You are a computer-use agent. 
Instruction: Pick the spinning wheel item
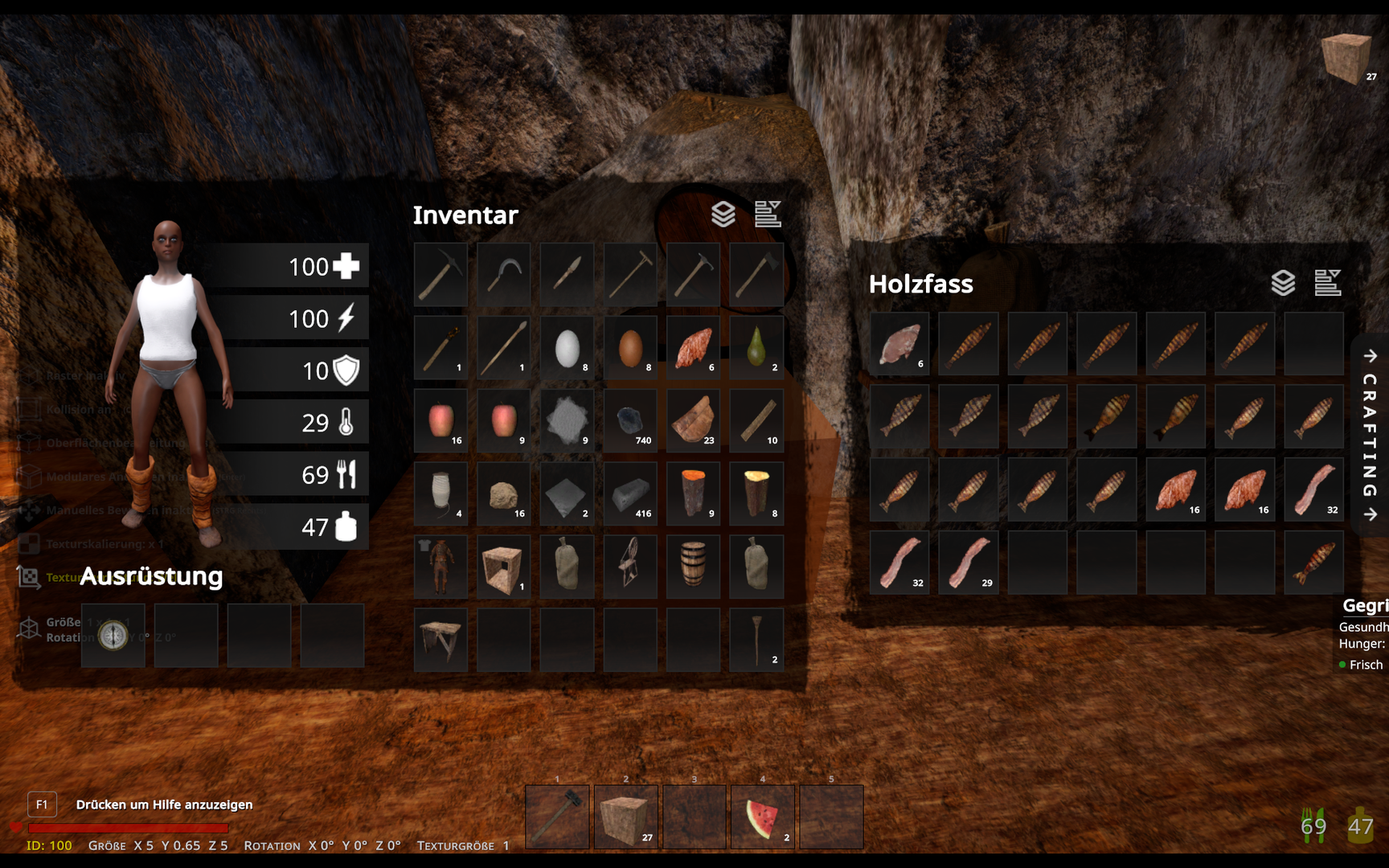tap(630, 567)
